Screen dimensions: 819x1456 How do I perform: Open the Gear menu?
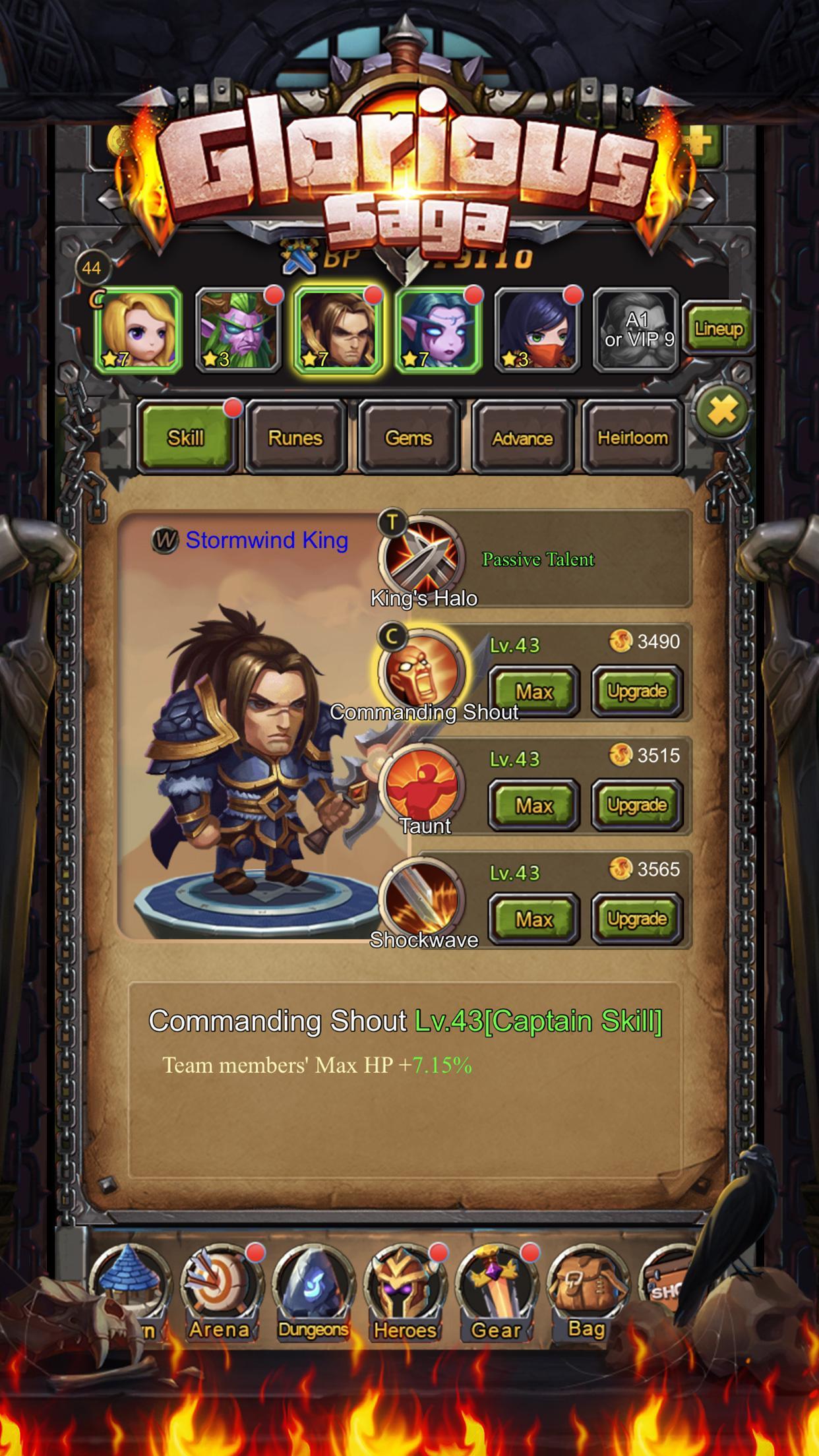pos(496,1294)
